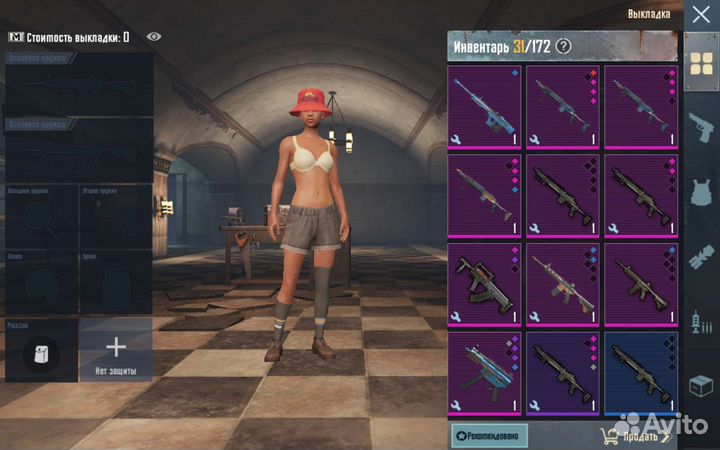Click the Рекомендовано recommended button
The image size is (720, 450).
tap(489, 435)
